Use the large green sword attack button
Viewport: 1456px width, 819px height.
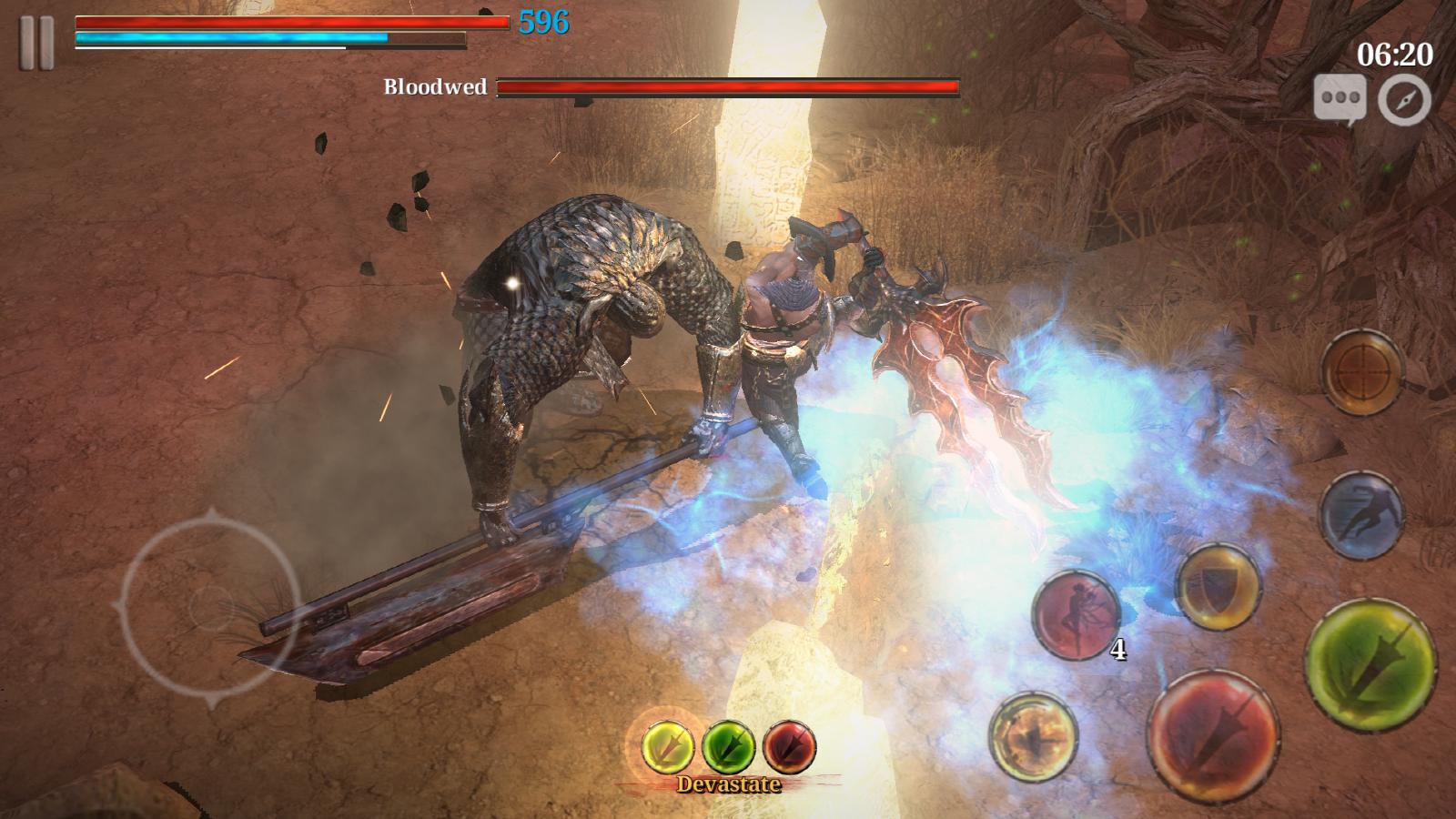click(x=1370, y=662)
